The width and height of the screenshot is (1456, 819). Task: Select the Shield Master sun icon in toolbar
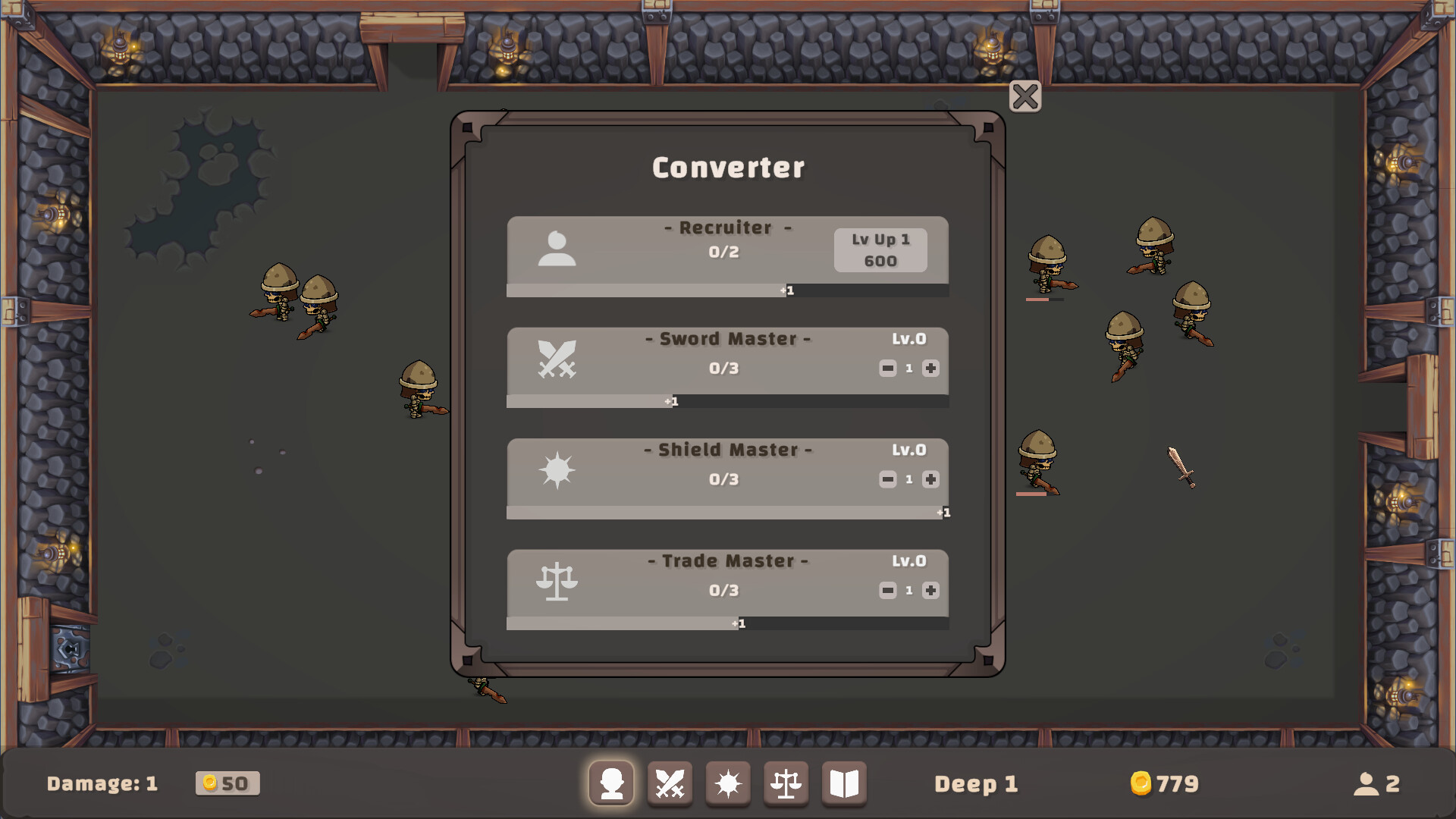coord(728,783)
